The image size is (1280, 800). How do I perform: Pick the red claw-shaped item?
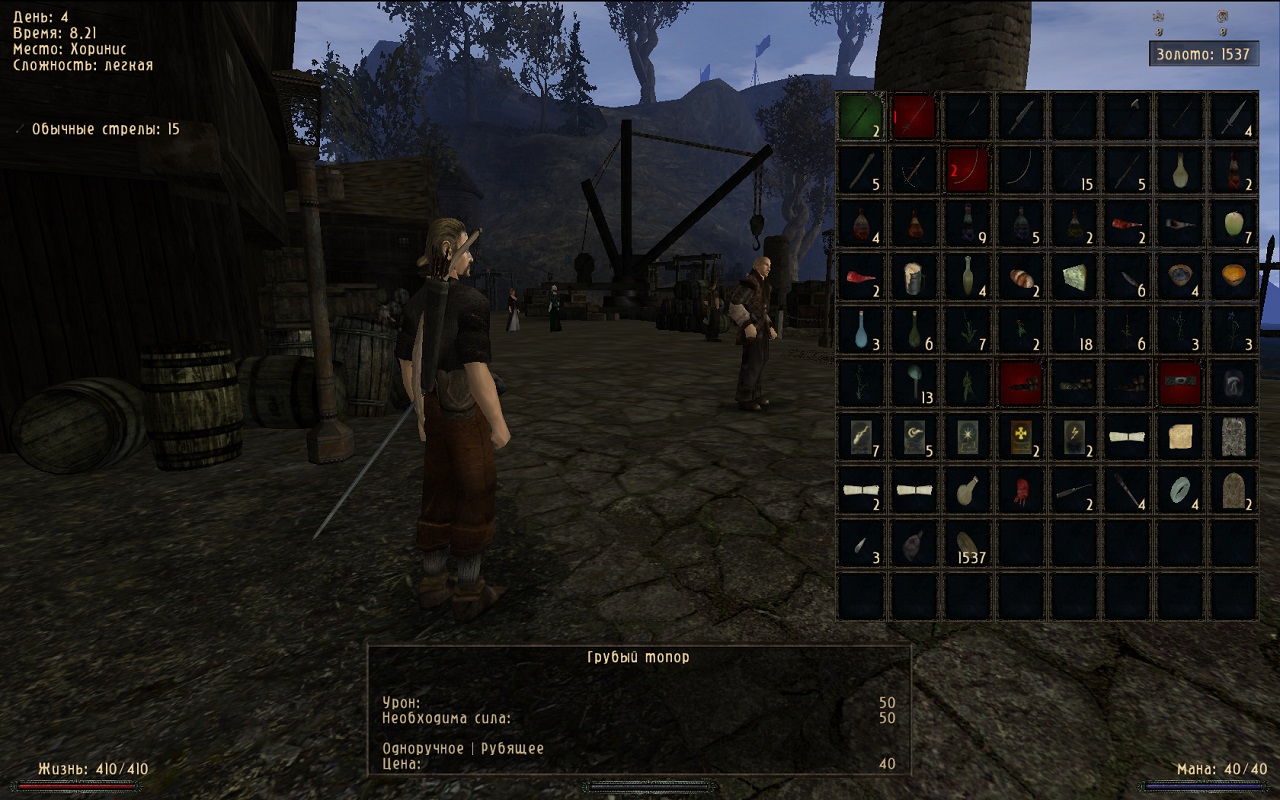click(1021, 490)
